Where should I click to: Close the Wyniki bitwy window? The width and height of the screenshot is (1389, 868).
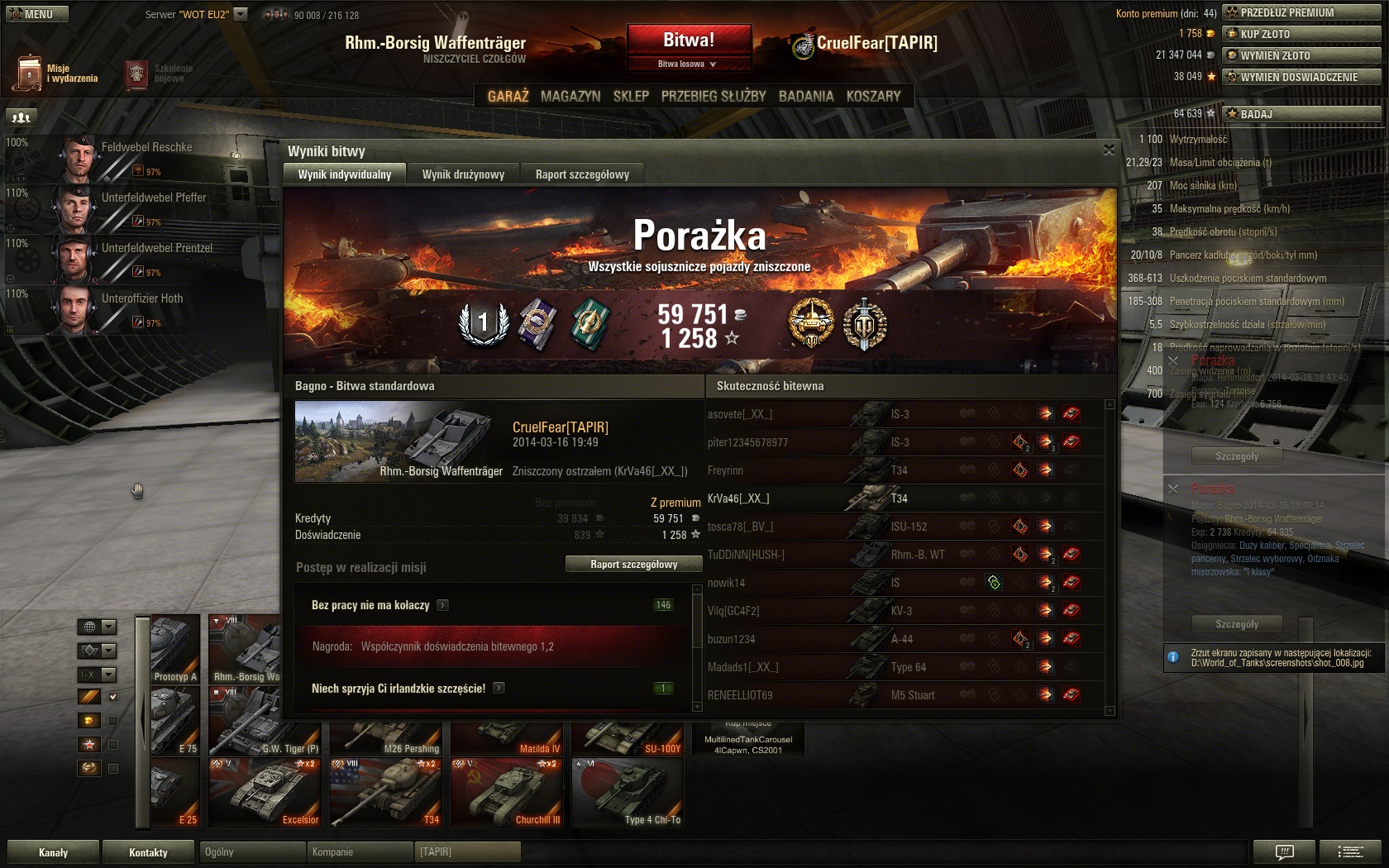[x=1109, y=150]
